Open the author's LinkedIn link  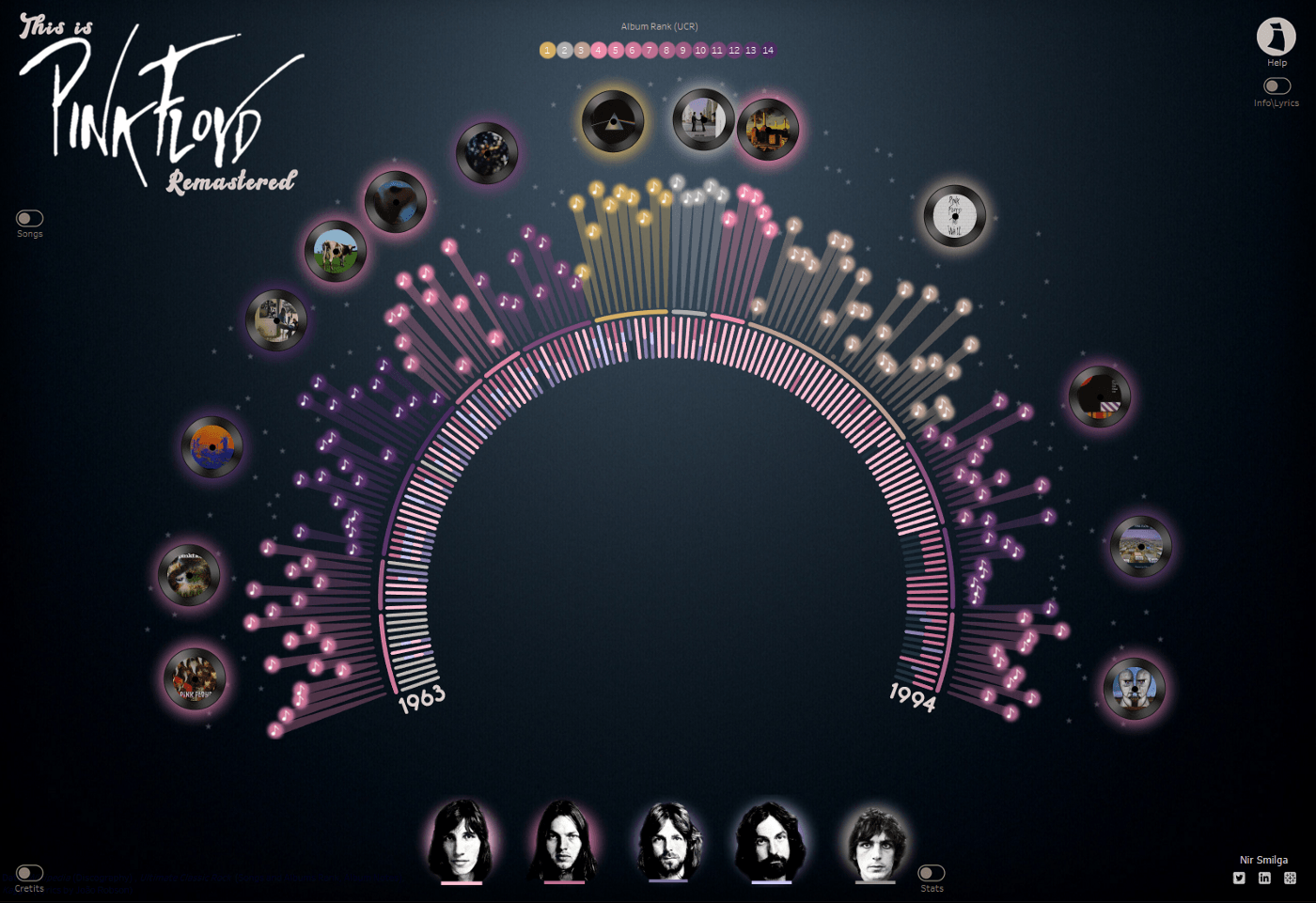pyautogui.click(x=1264, y=879)
